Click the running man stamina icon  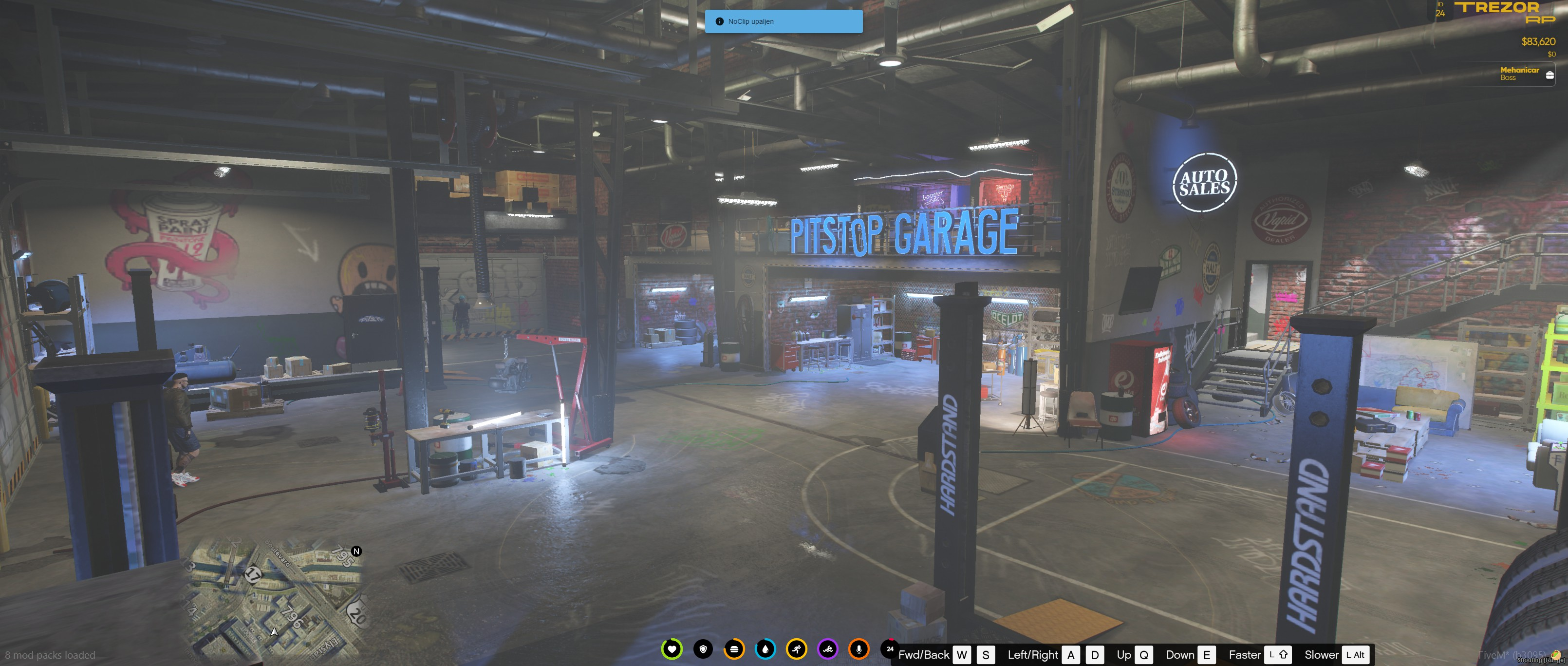(x=796, y=649)
